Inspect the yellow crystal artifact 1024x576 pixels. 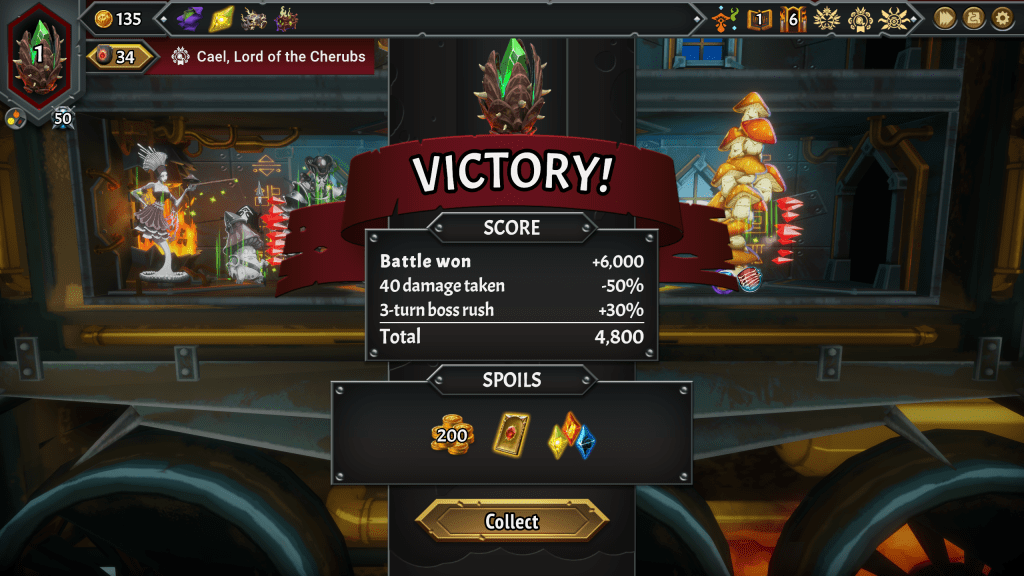click(x=221, y=18)
